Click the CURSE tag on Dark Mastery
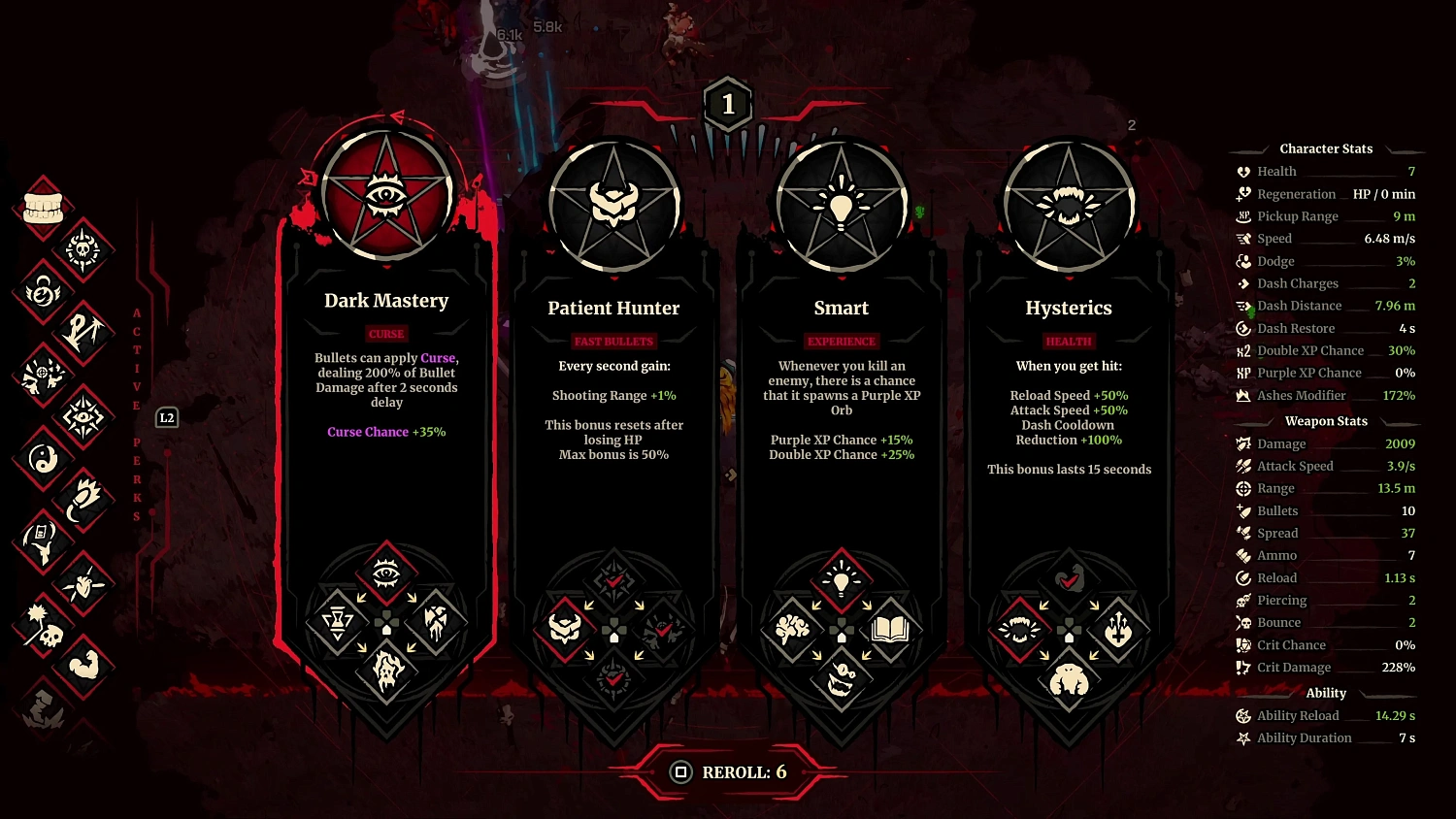Screen dimensions: 1456x819 (x=386, y=334)
